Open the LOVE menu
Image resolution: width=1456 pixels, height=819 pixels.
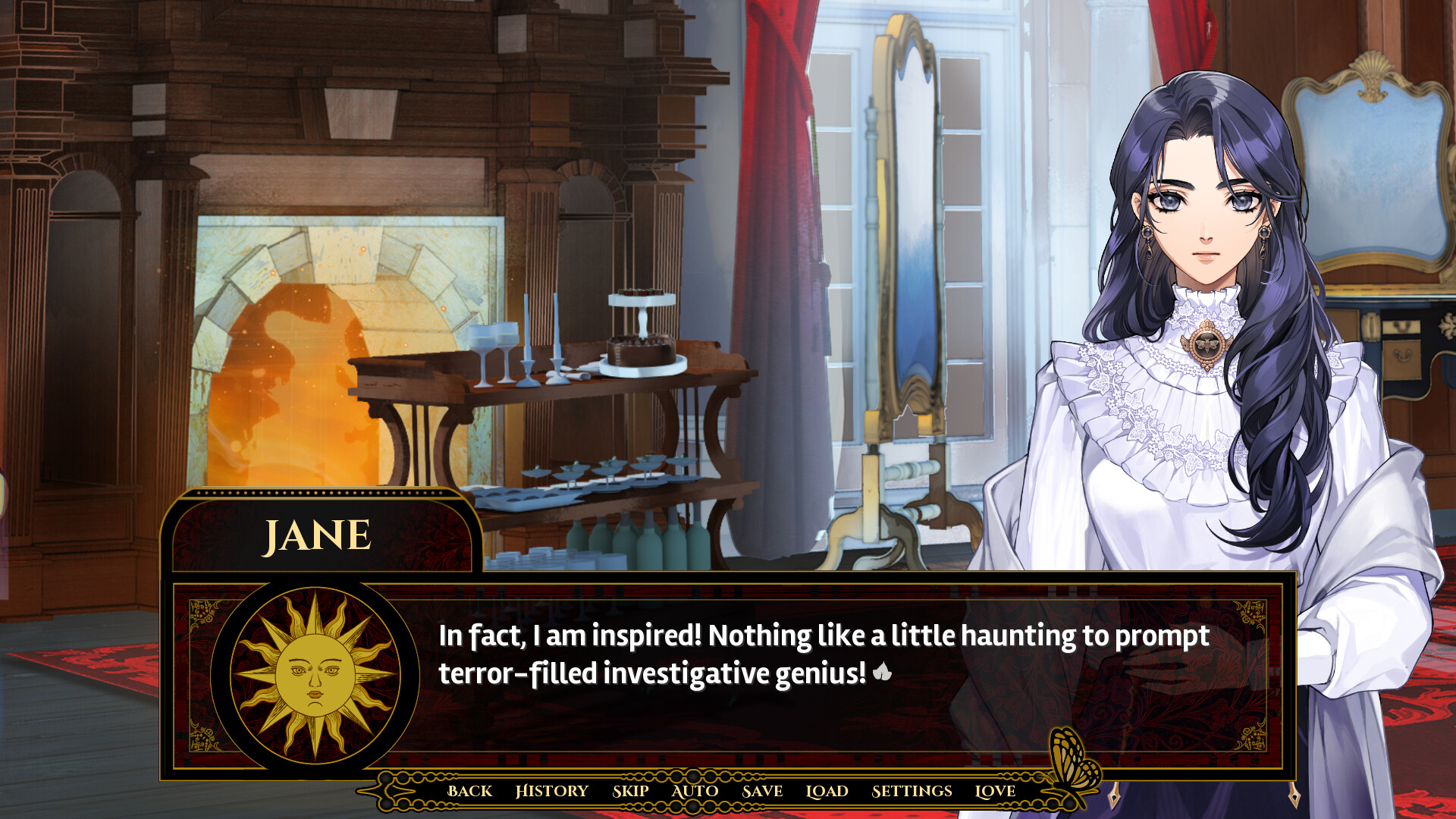[996, 791]
